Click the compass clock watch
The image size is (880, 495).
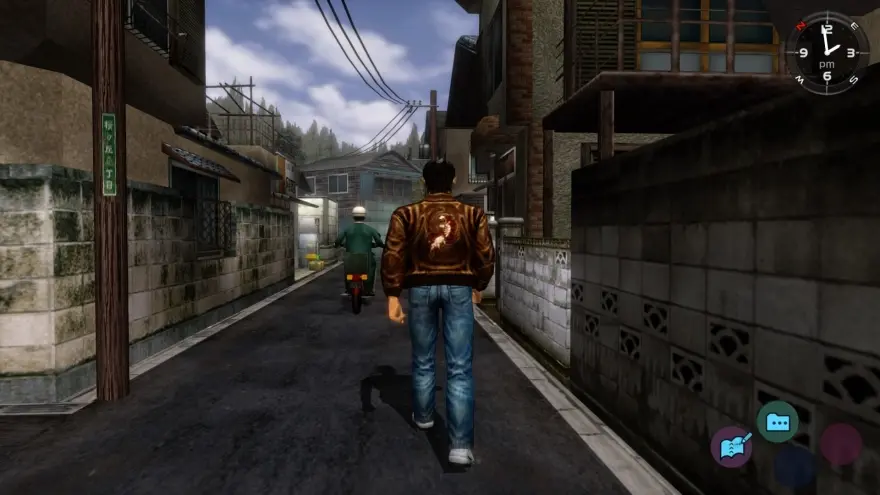click(x=827, y=53)
